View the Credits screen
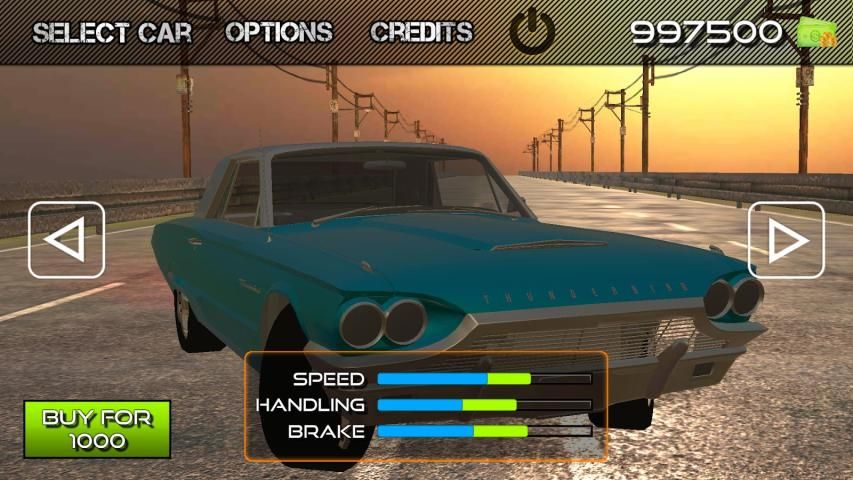 click(x=421, y=32)
